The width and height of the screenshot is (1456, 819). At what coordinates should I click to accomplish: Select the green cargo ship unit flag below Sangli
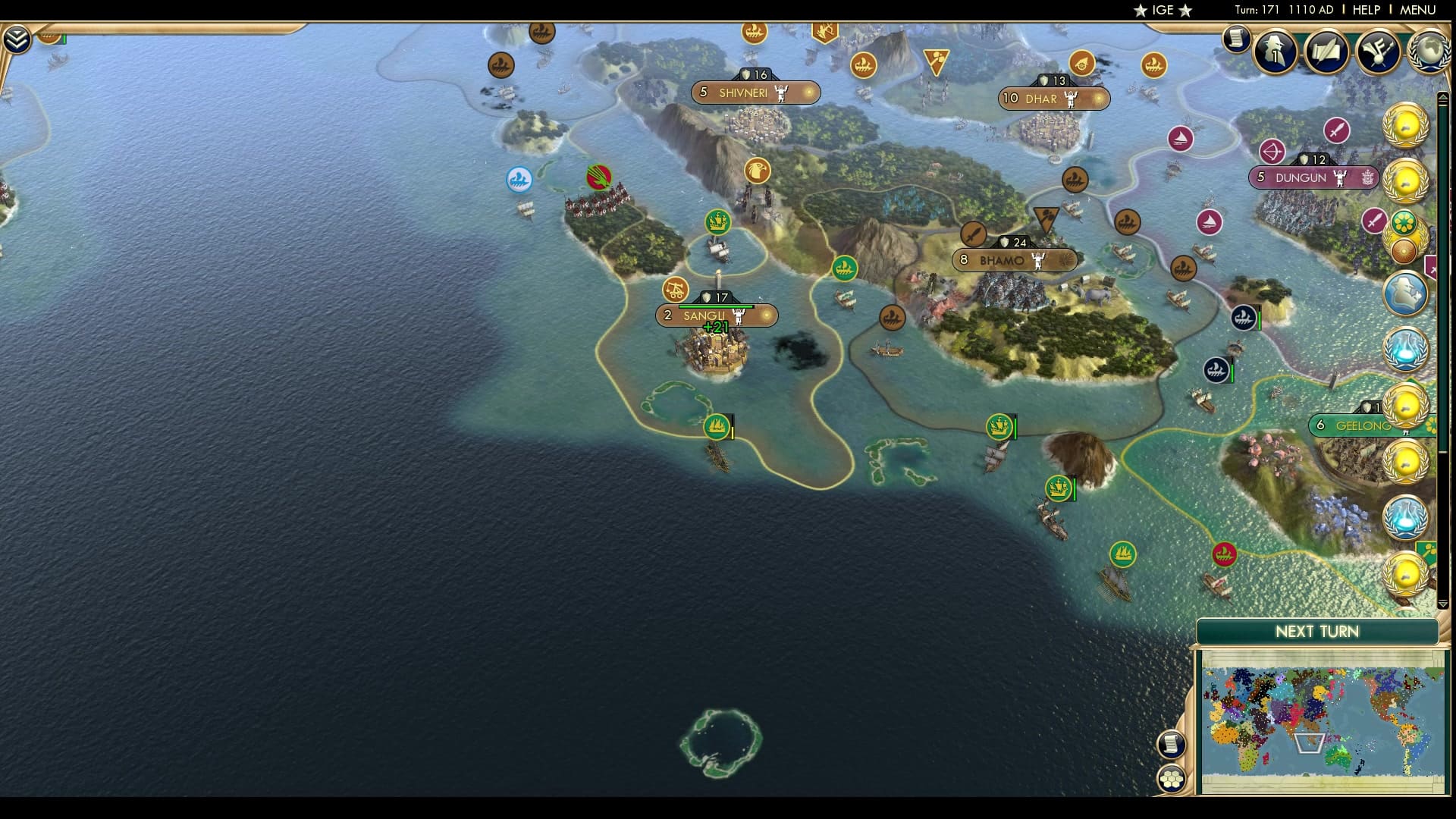click(x=716, y=427)
